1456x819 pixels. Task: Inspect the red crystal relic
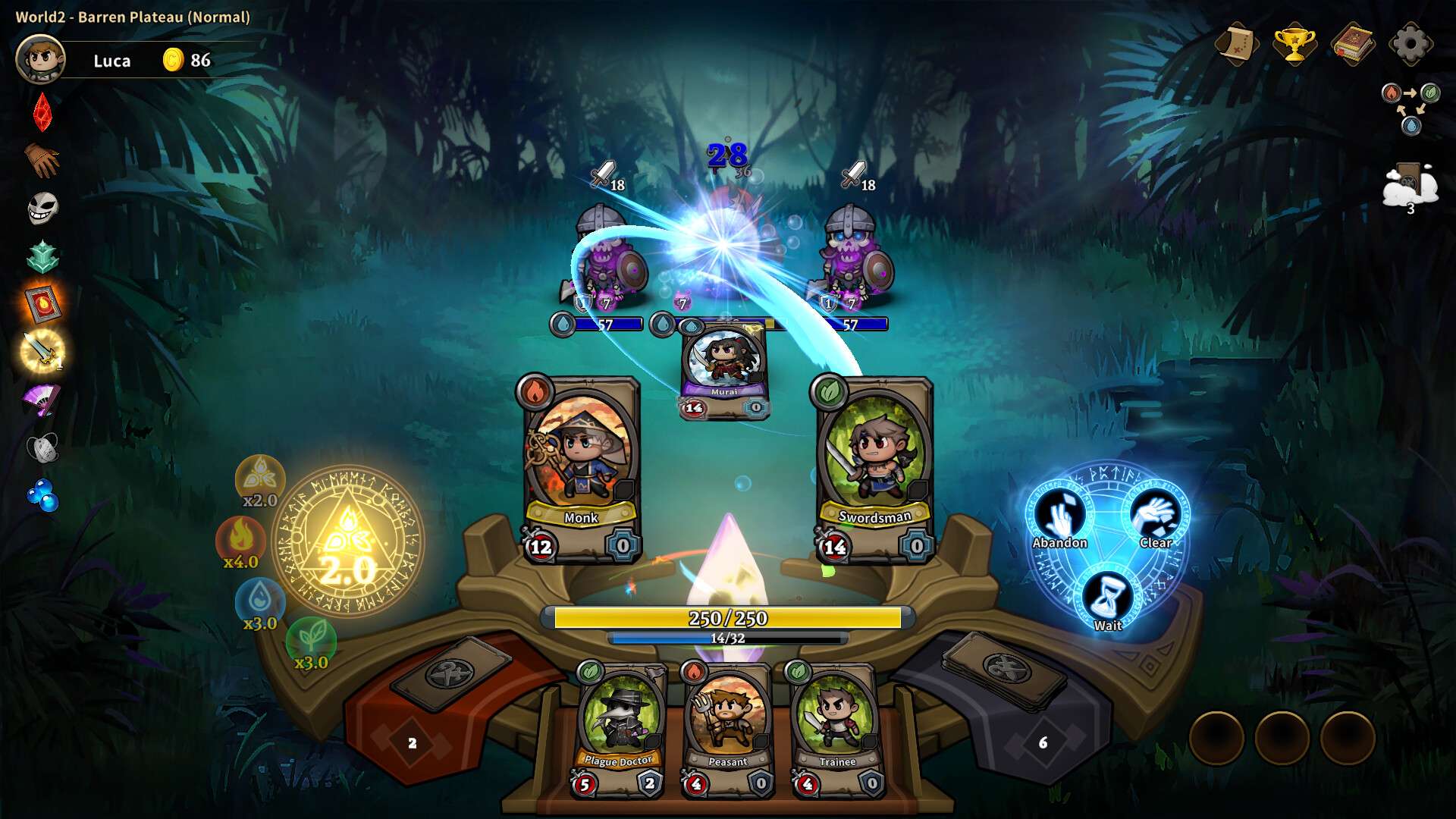coord(42,111)
